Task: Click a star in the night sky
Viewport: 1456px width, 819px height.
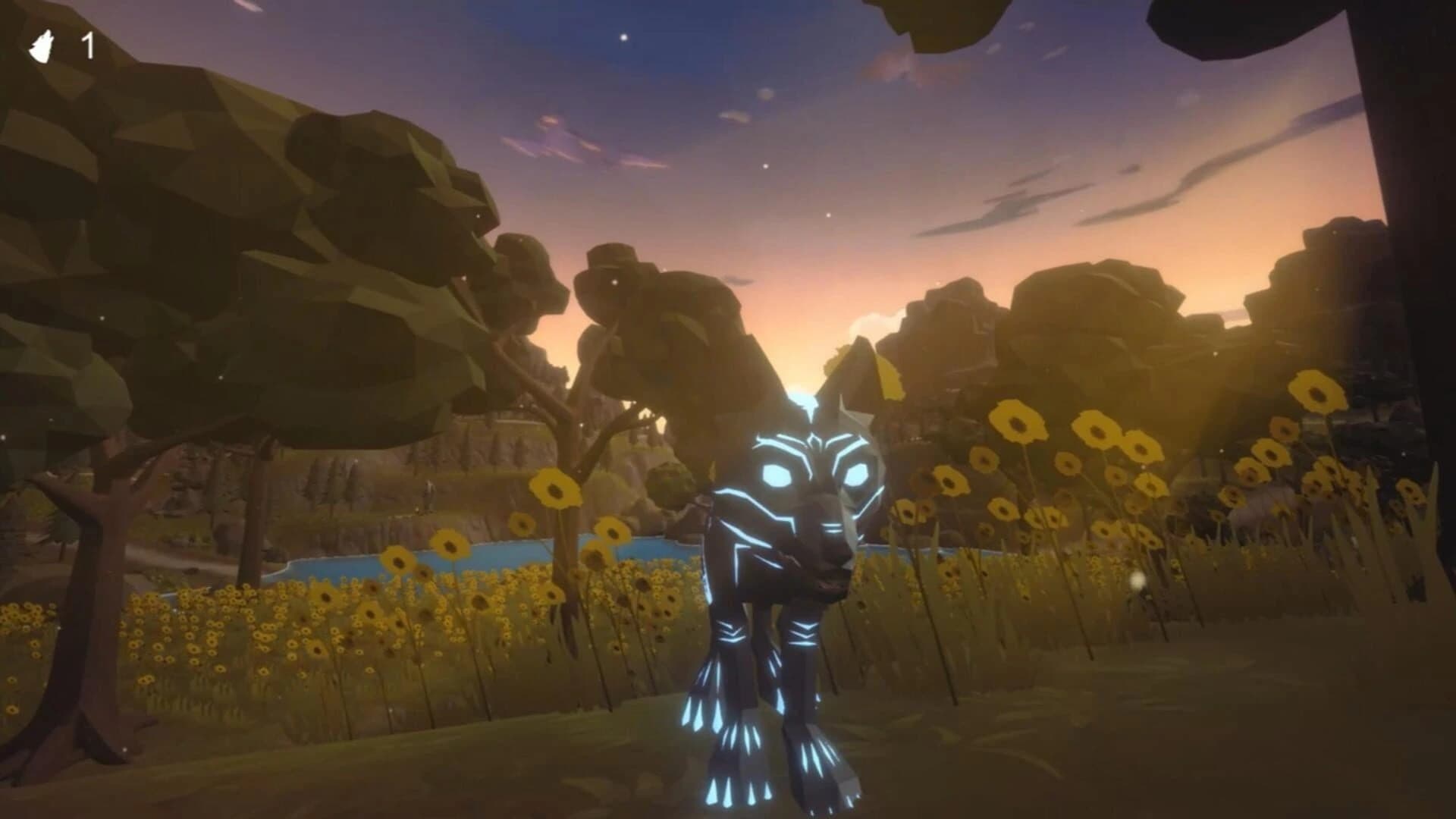Action: click(624, 36)
